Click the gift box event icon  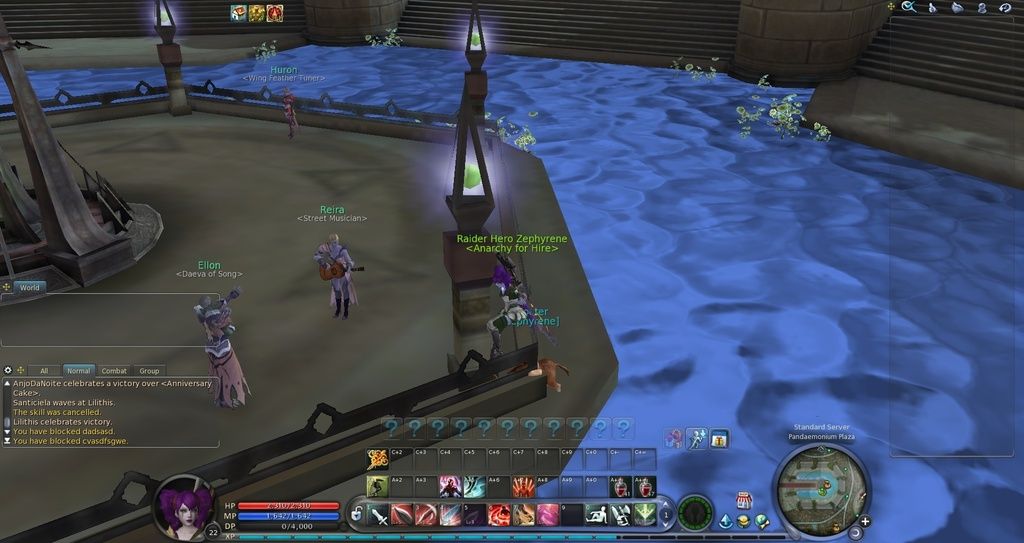coord(719,439)
